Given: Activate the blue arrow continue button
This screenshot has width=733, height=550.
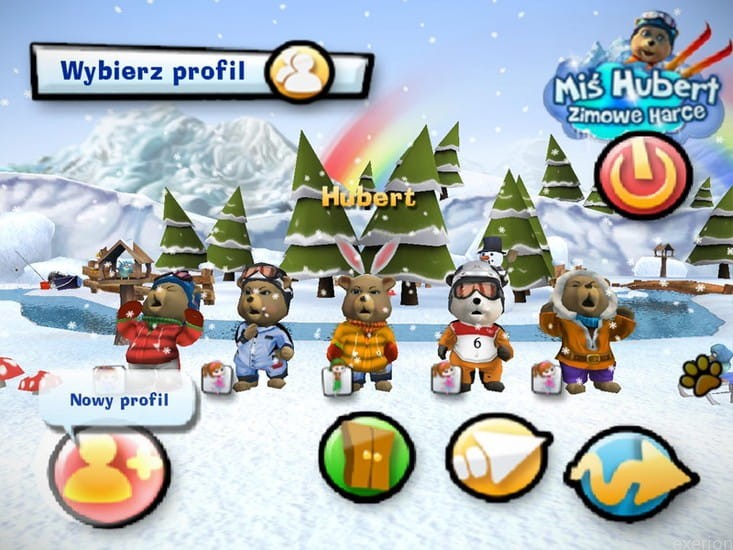Looking at the screenshot, I should coord(630,473).
